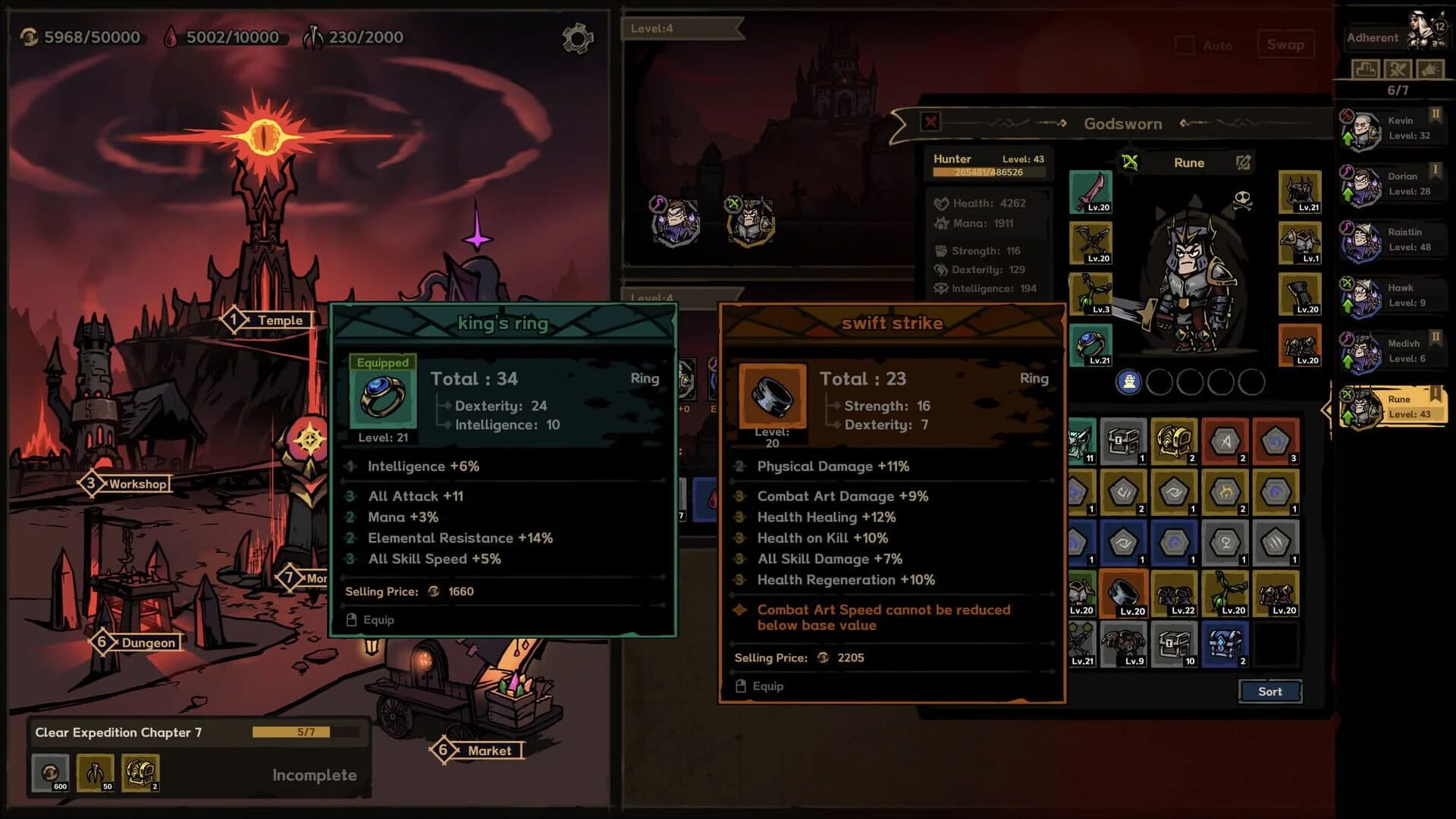Image resolution: width=1456 pixels, height=819 pixels.
Task: Click the Swap button
Action: [x=1286, y=44]
